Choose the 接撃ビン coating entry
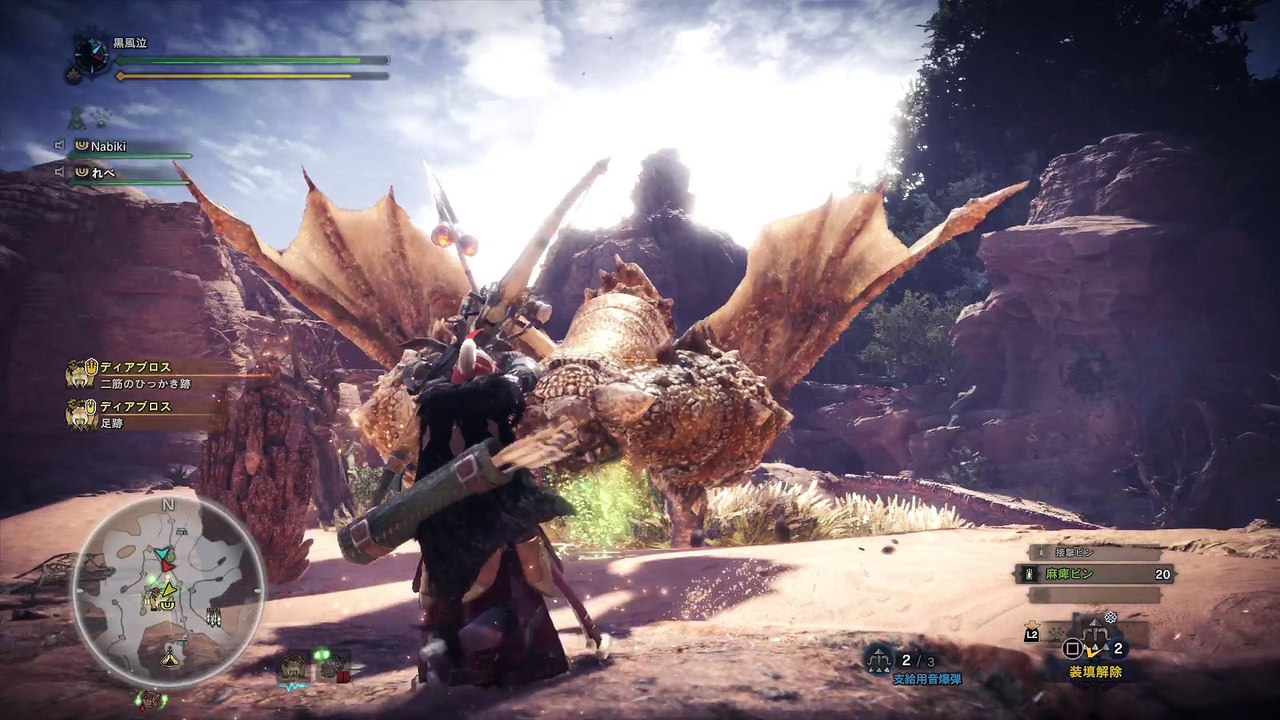Screen dimensions: 1280x720 [1093, 553]
